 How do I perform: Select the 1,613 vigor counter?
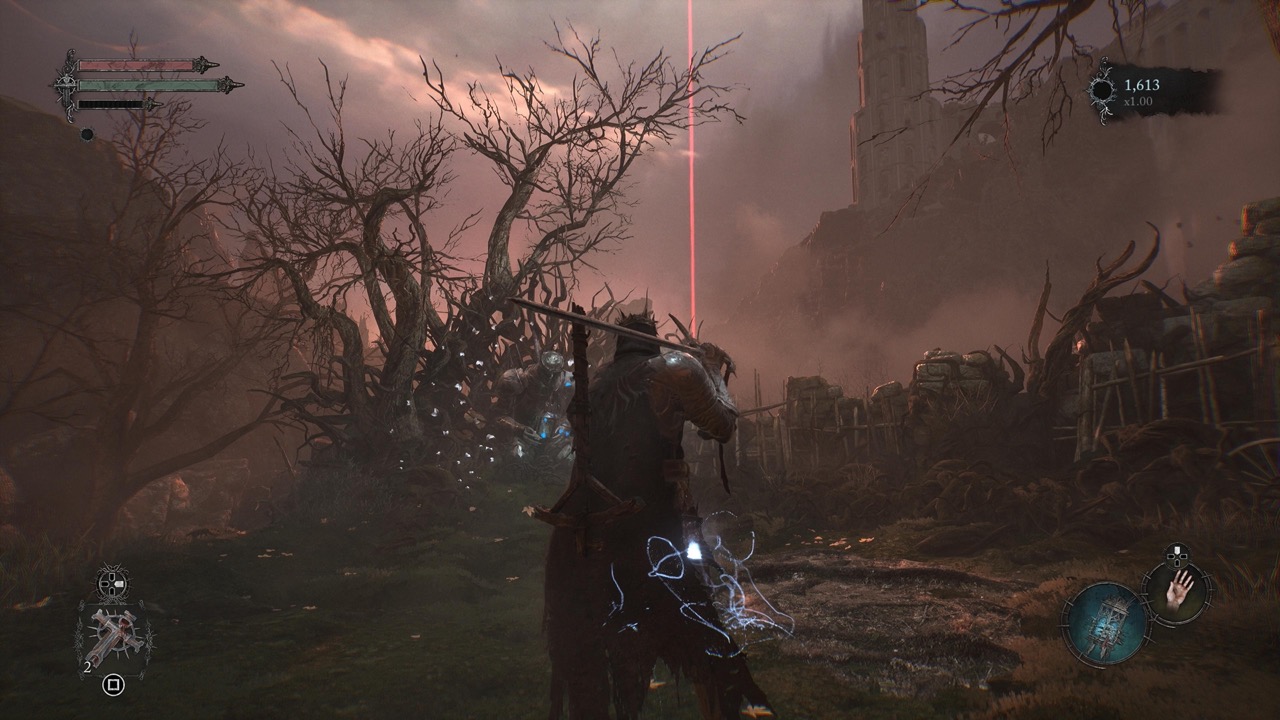[x=1142, y=85]
